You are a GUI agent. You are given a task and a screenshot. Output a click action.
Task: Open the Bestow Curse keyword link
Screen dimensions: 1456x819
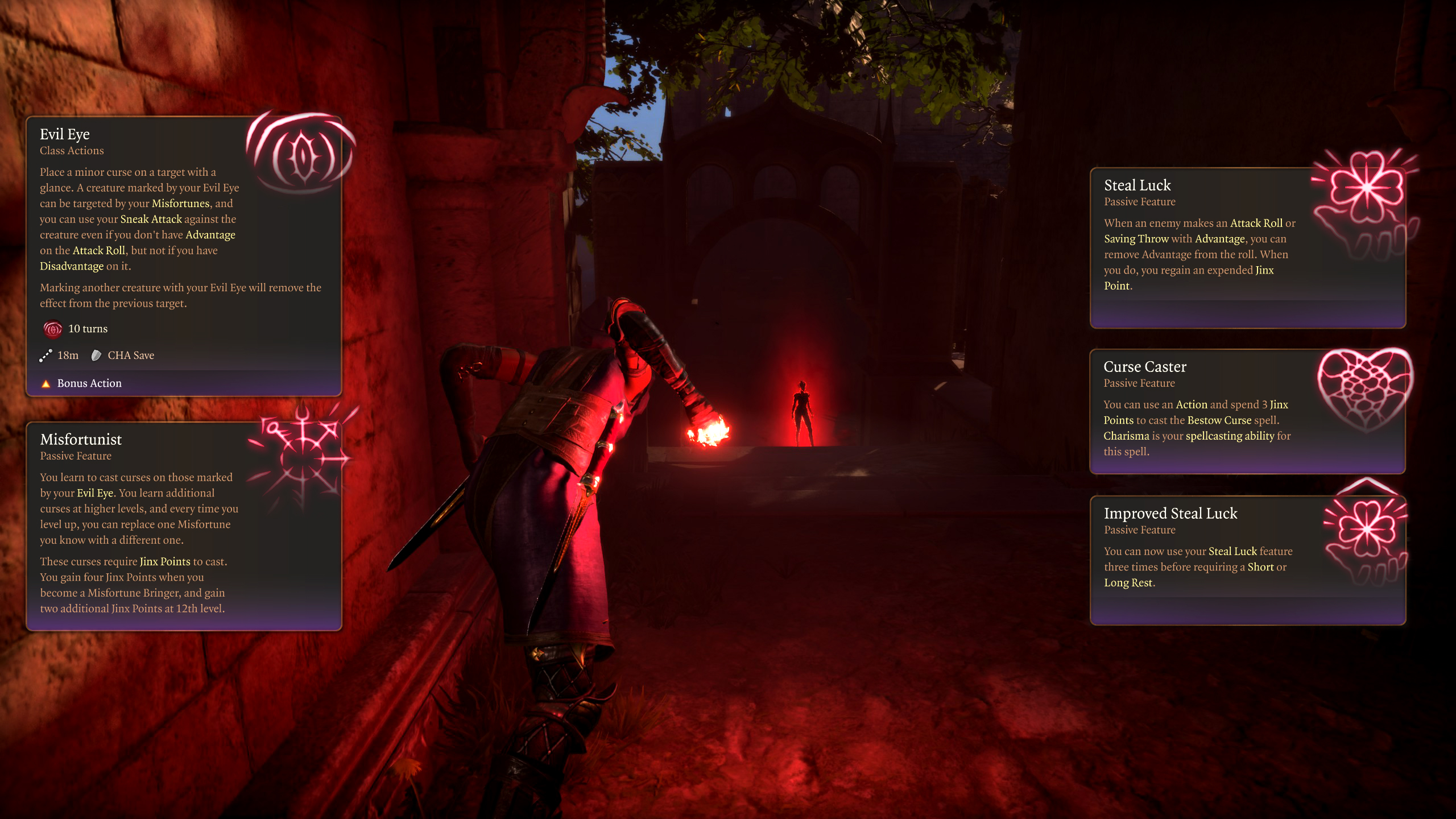1219,420
